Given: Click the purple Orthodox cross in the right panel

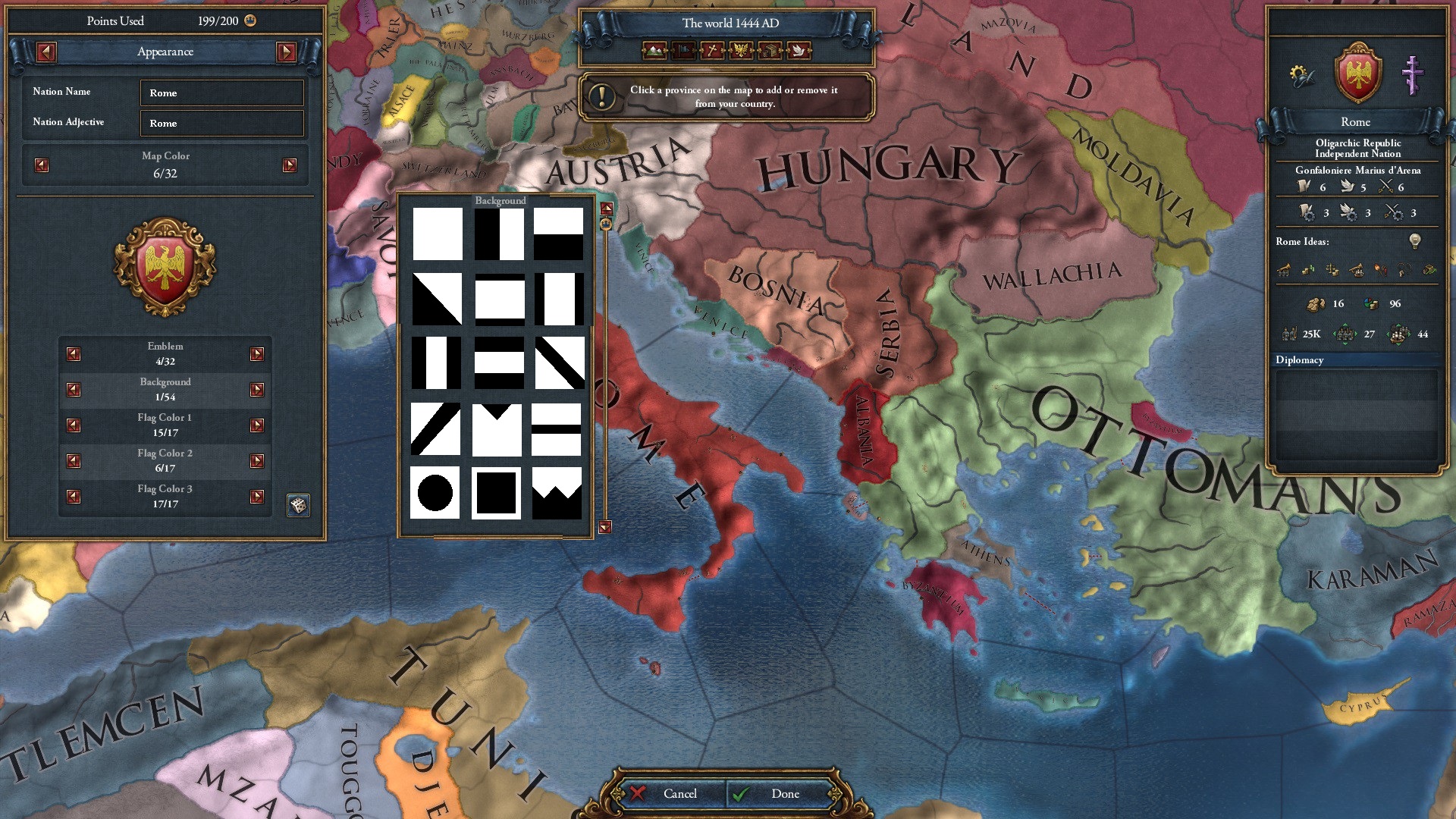Looking at the screenshot, I should click(1412, 76).
